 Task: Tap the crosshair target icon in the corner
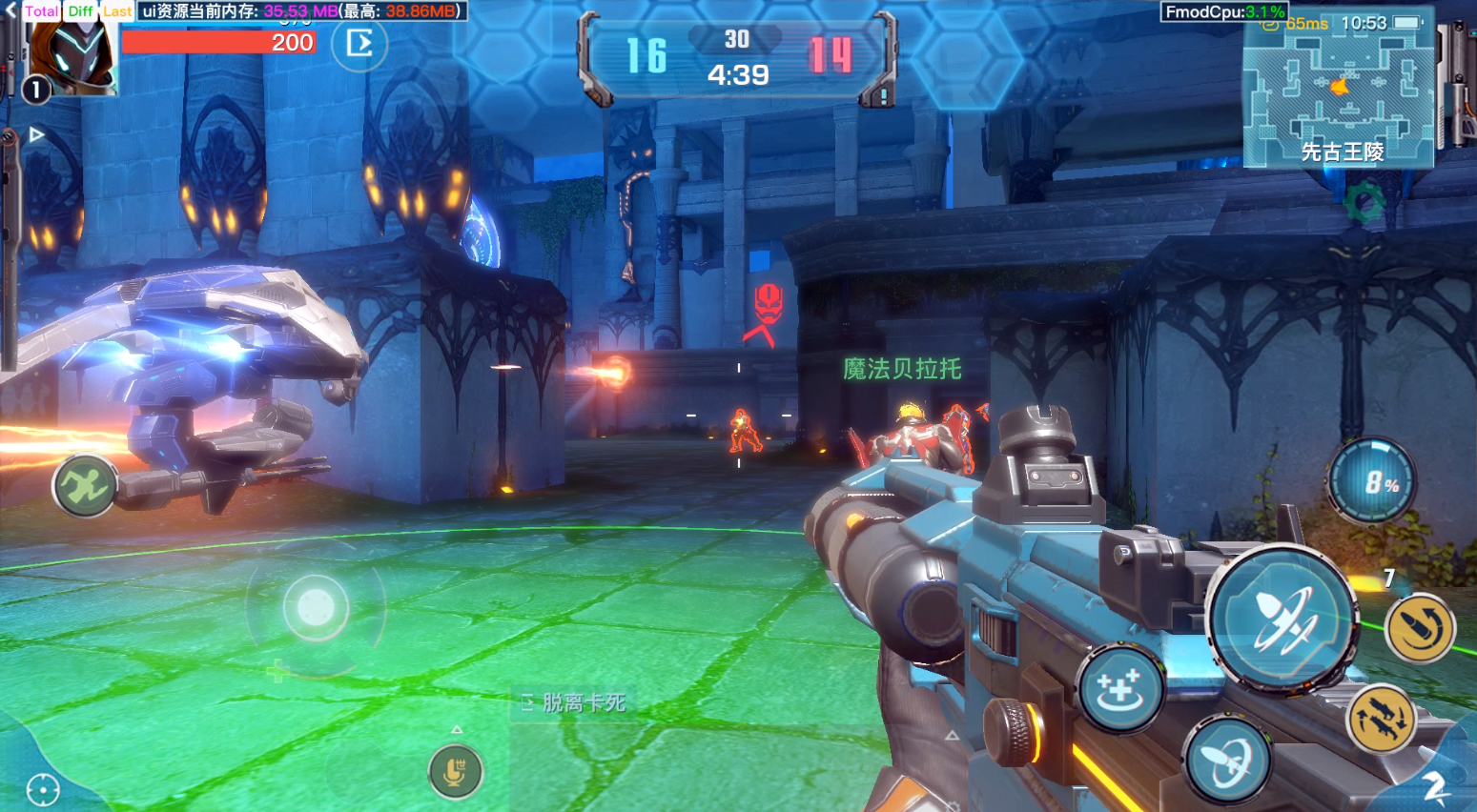[43, 789]
